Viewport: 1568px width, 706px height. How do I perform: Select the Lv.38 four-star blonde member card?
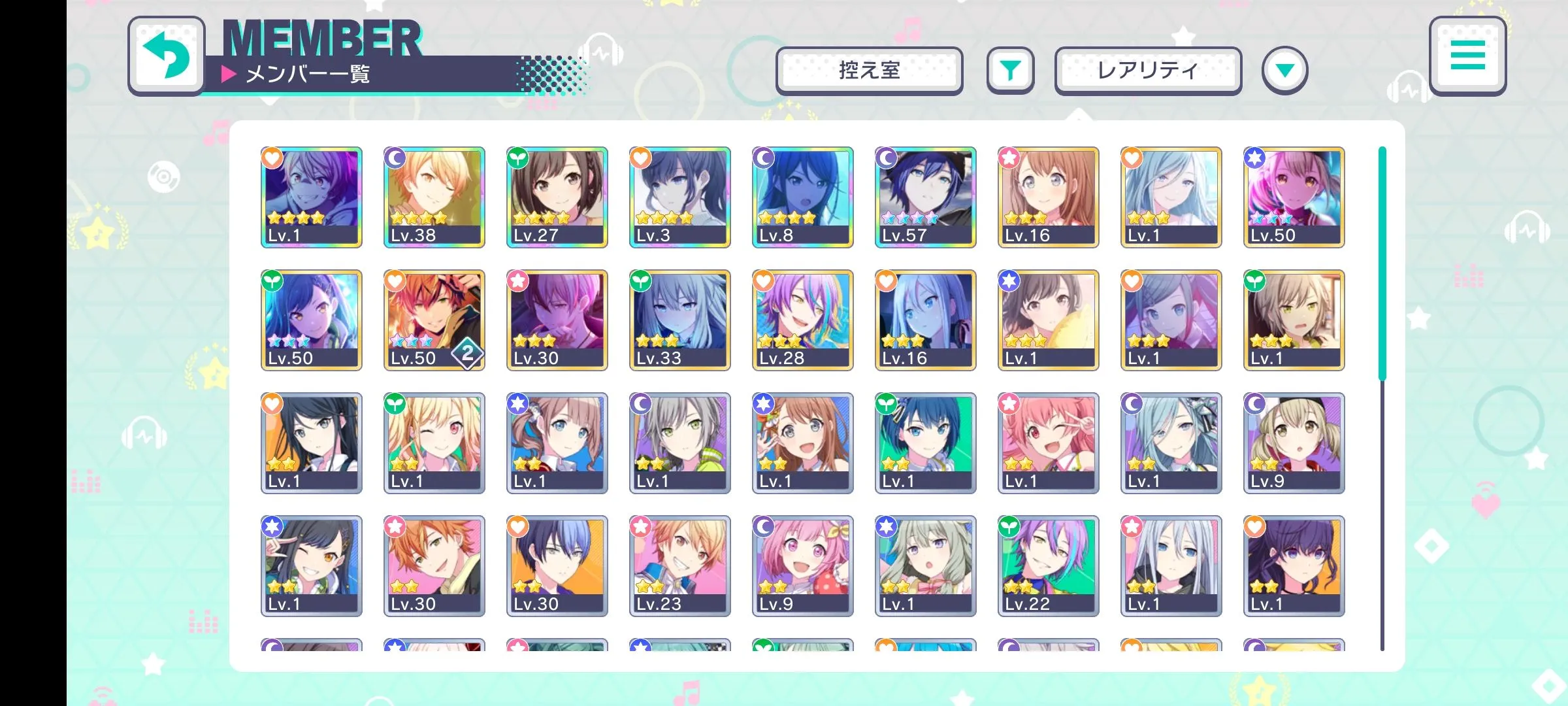pyautogui.click(x=434, y=197)
